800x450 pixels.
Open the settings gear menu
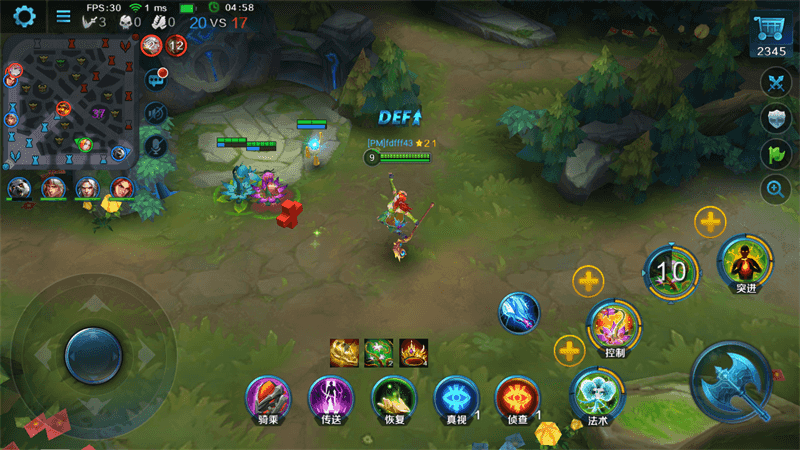(23, 16)
